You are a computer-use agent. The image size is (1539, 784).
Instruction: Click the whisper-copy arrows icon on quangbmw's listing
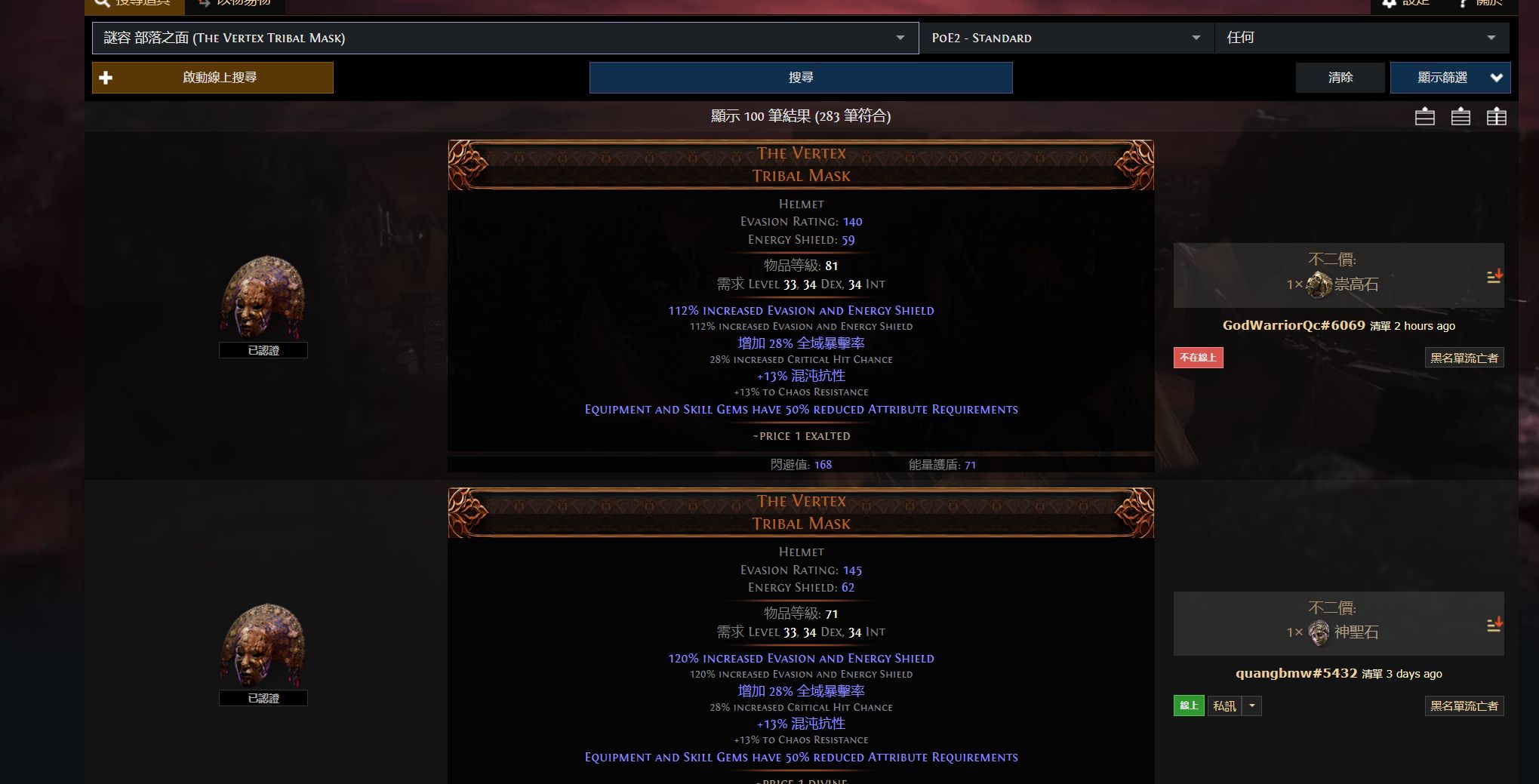(1494, 625)
